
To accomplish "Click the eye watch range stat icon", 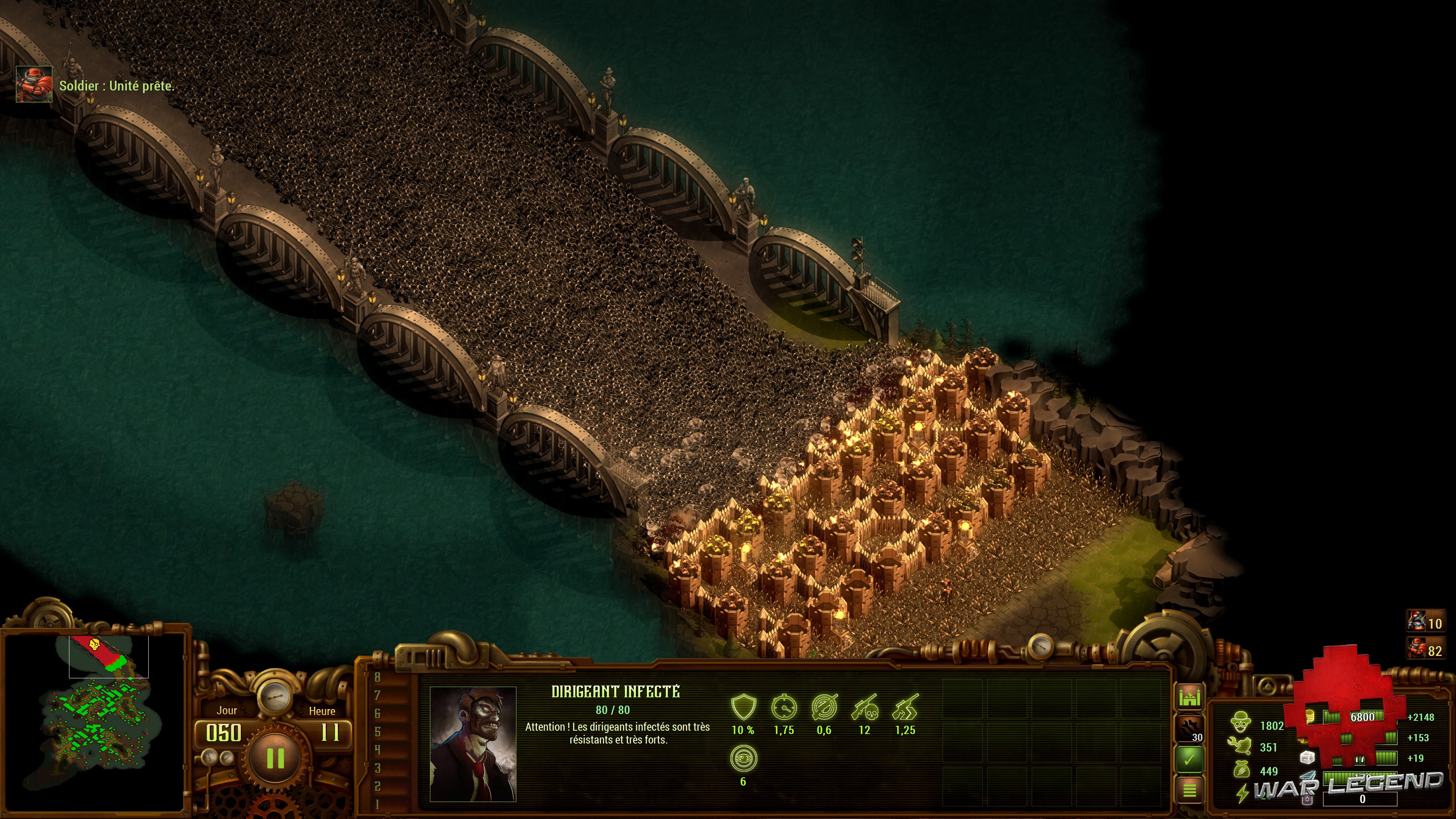I will tap(743, 759).
